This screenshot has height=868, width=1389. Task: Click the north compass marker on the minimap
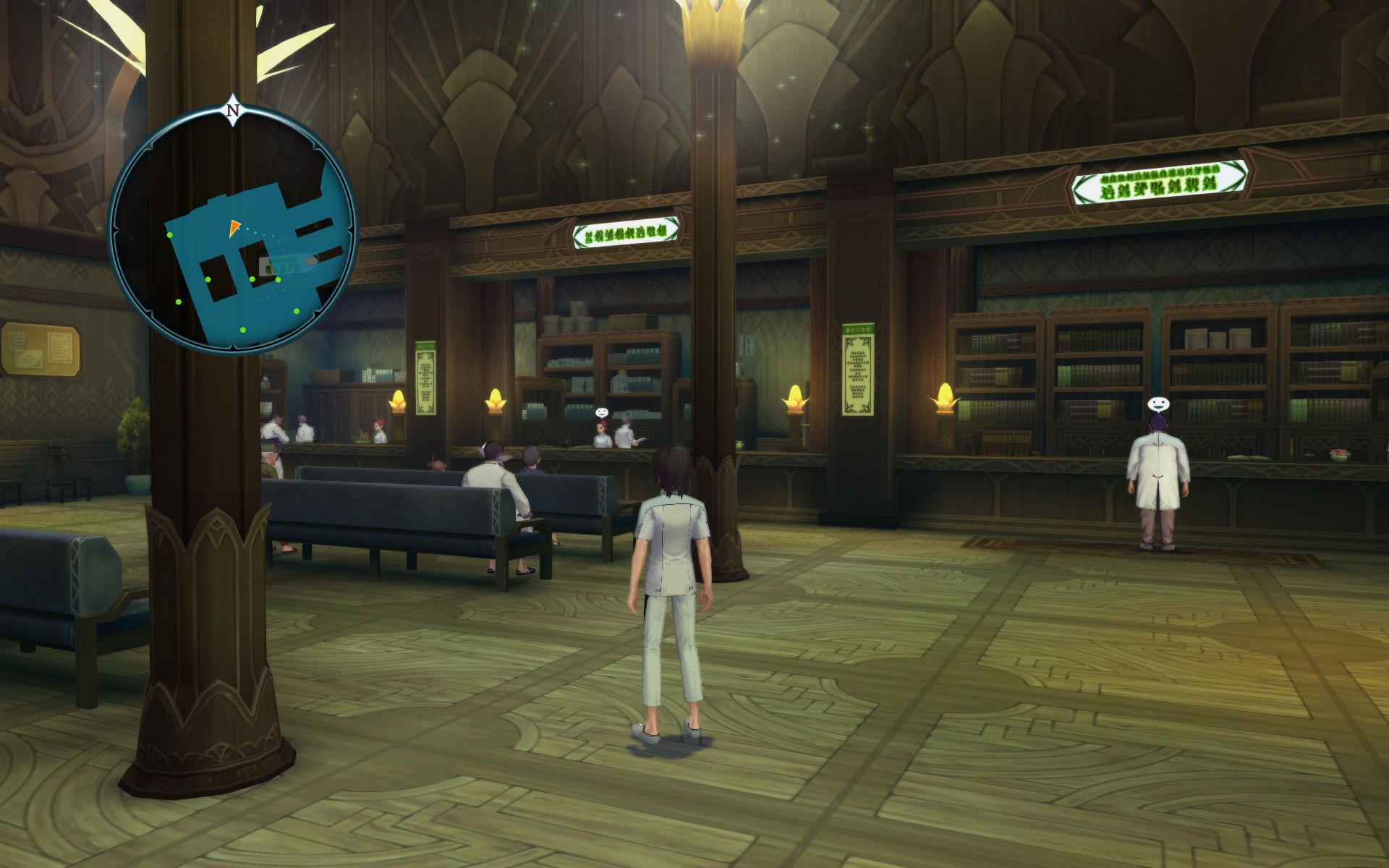pyautogui.click(x=233, y=111)
